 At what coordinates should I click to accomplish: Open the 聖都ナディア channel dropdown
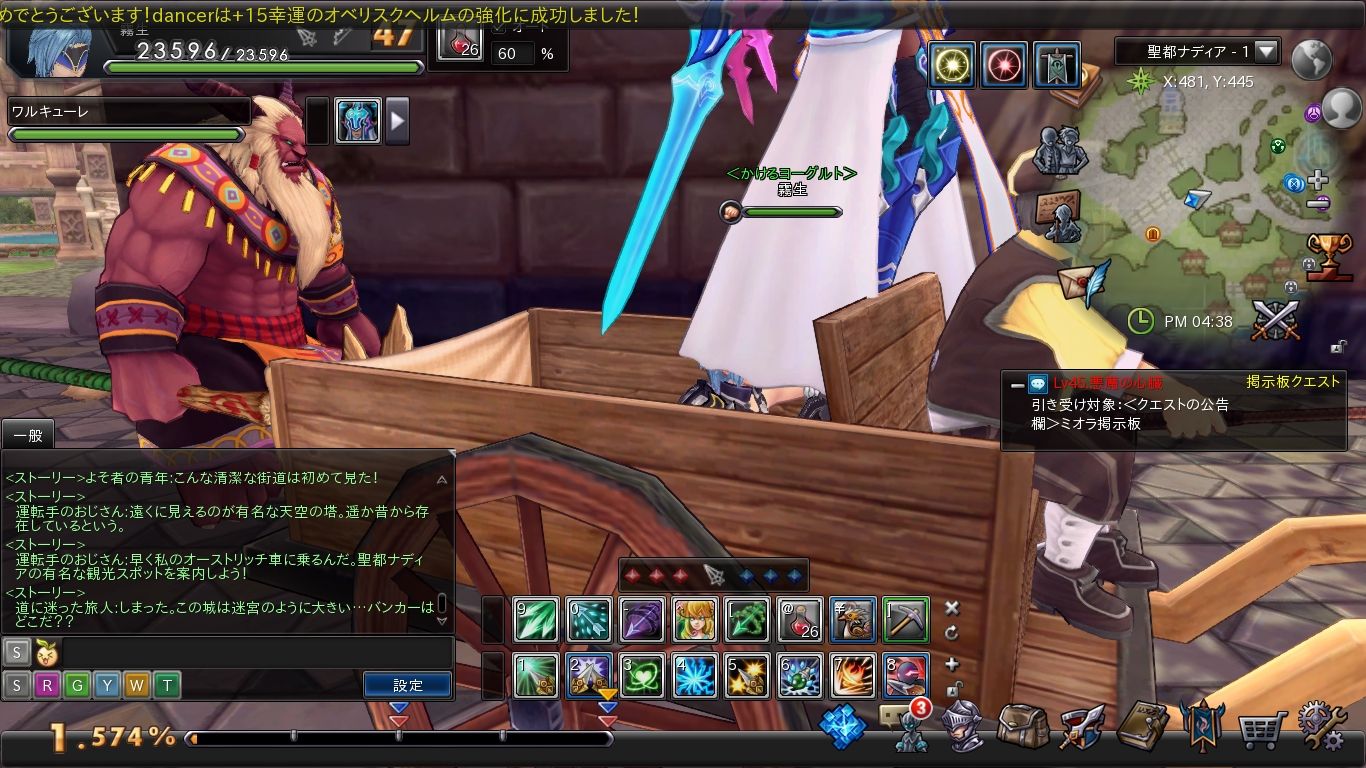(x=1266, y=51)
